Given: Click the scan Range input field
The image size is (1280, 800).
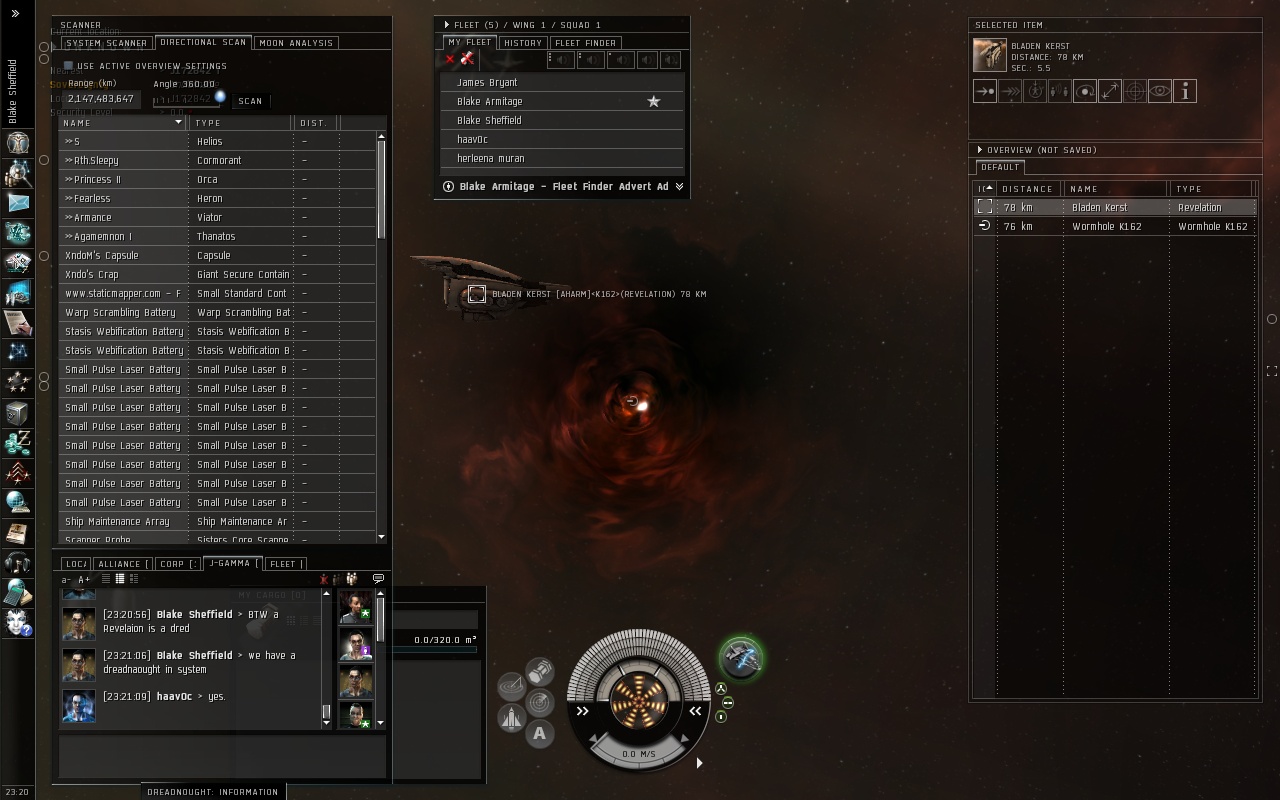Looking at the screenshot, I should 101,99.
